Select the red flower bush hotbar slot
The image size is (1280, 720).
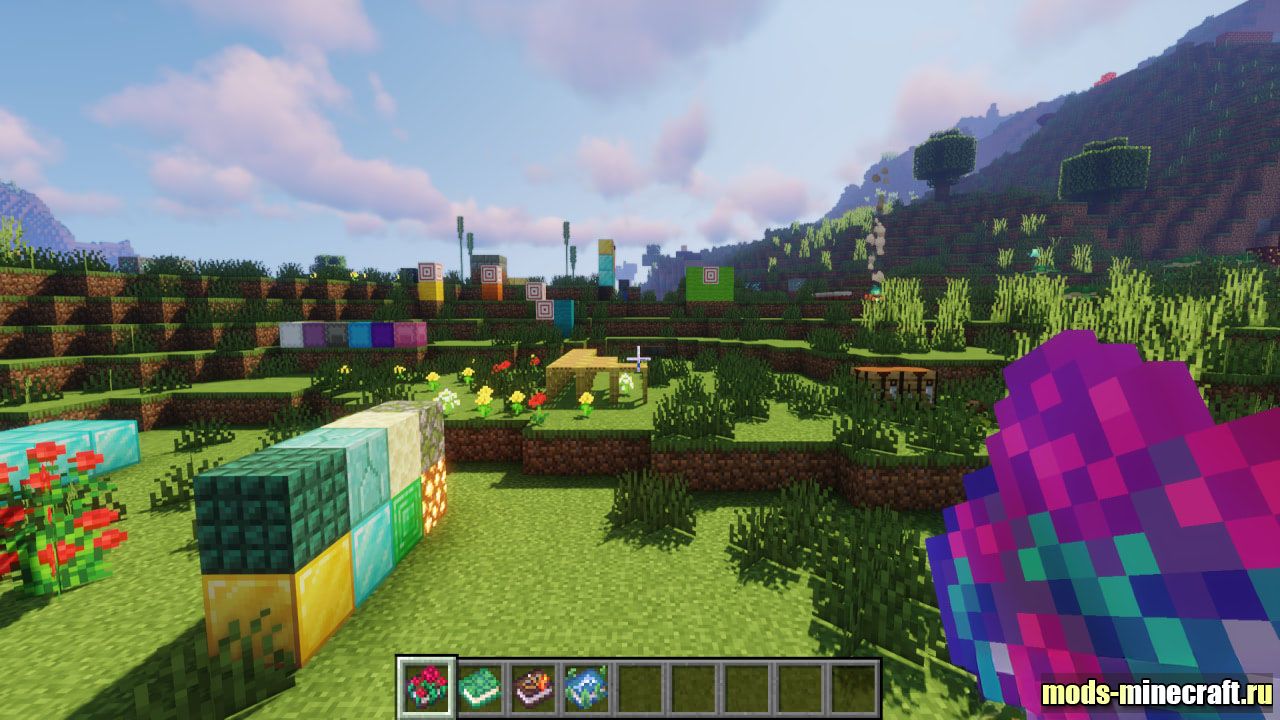coord(427,688)
